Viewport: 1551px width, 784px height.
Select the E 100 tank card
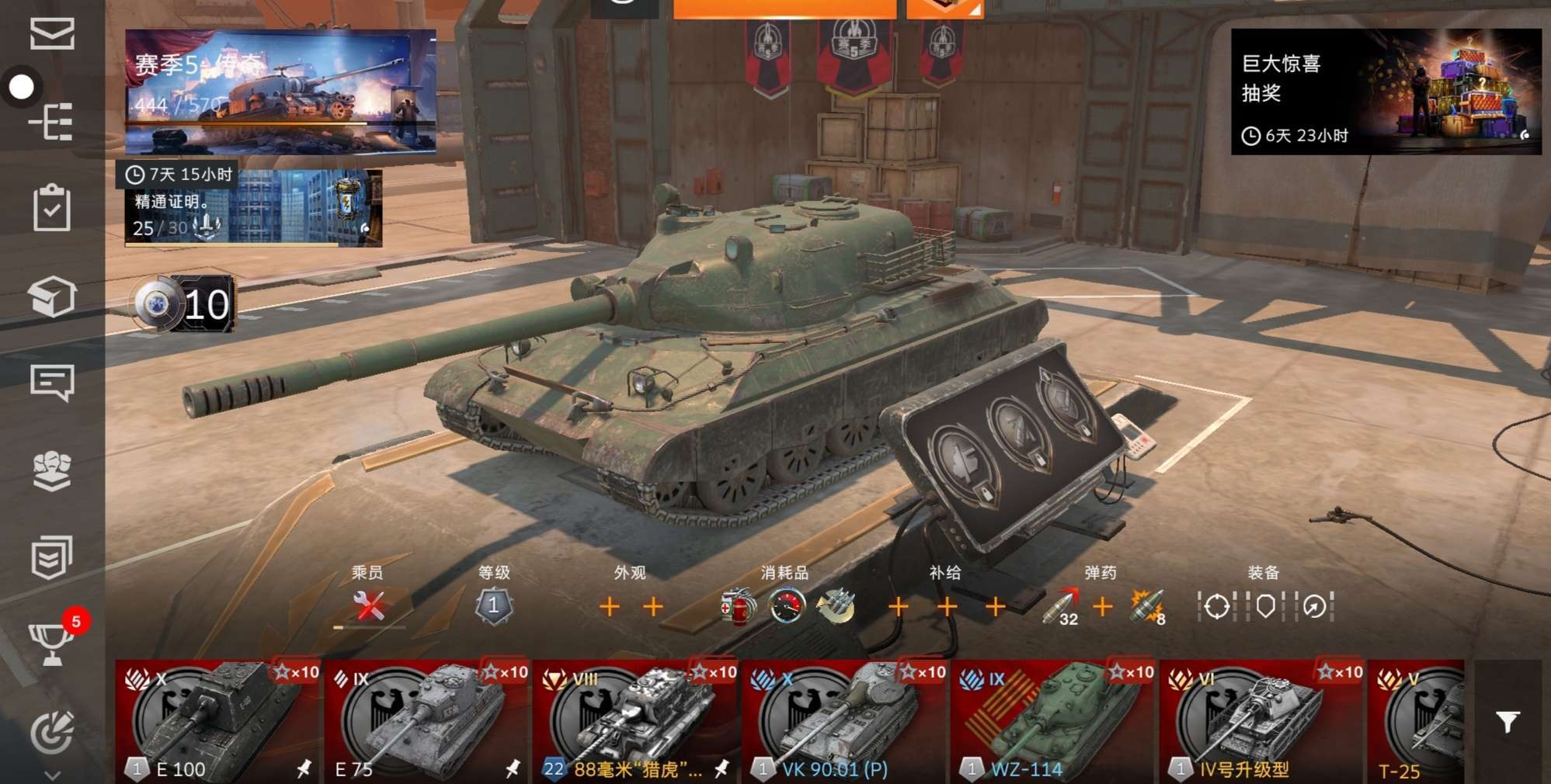217,722
